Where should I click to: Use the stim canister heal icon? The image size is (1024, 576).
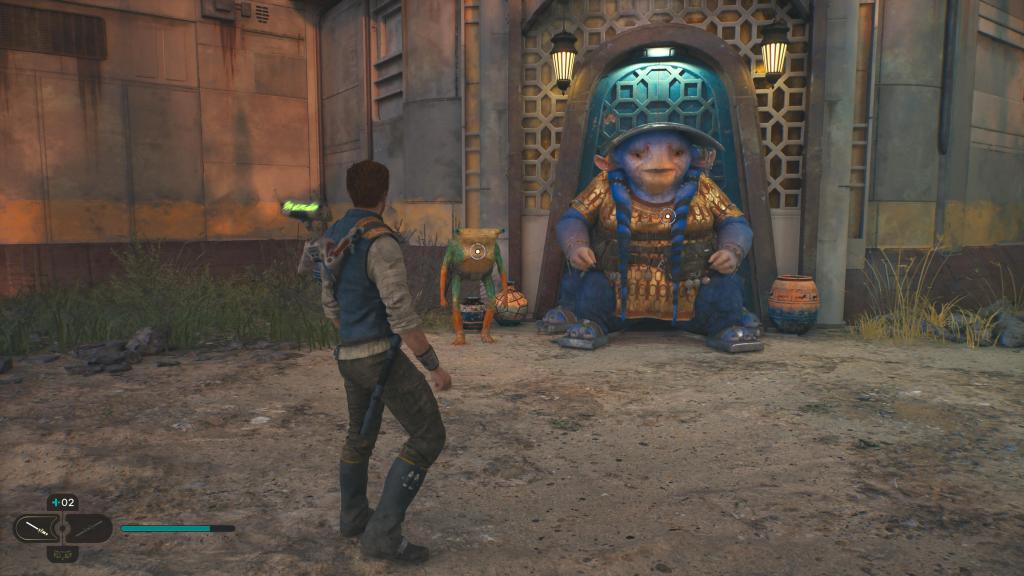point(56,503)
